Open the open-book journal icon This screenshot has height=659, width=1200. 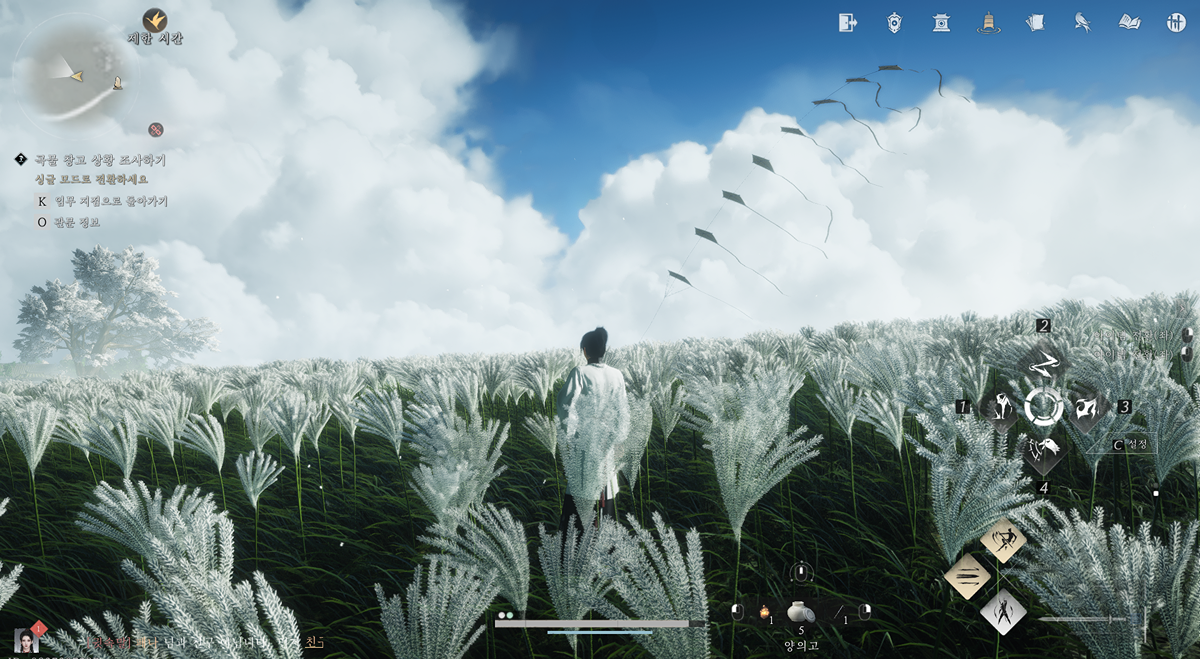pos(1129,22)
